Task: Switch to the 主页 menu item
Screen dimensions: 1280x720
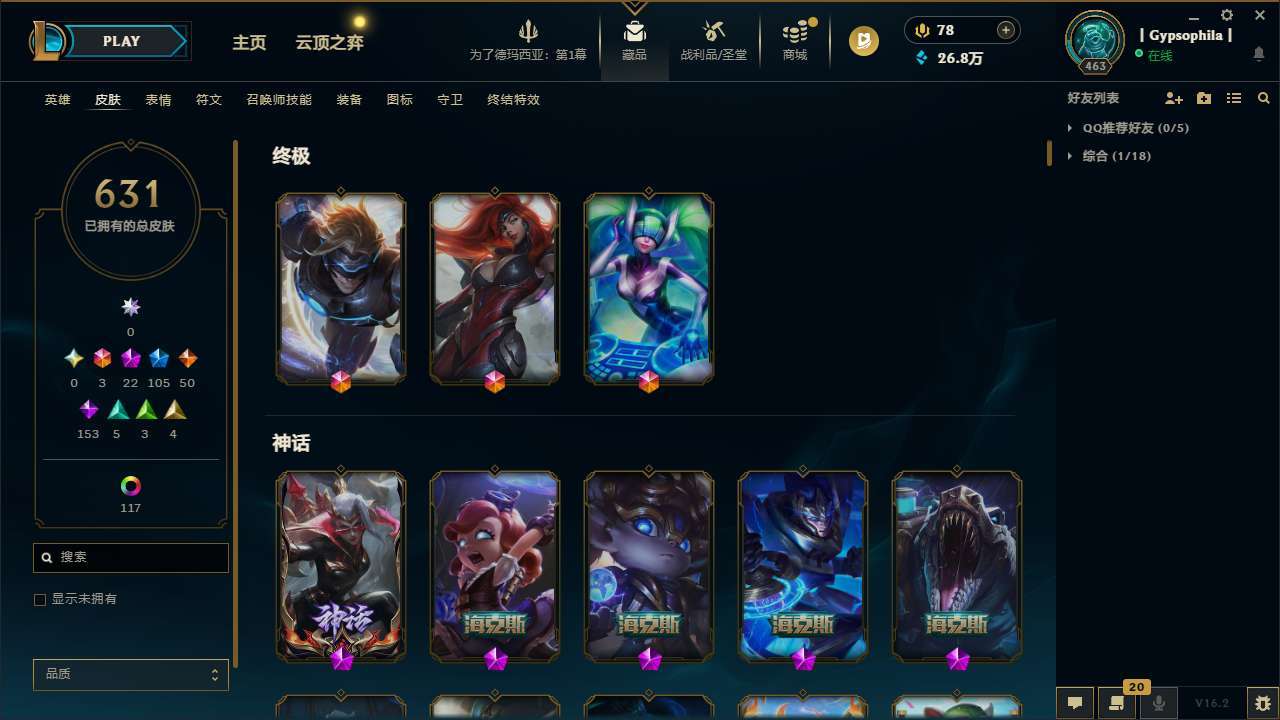Action: coord(249,43)
